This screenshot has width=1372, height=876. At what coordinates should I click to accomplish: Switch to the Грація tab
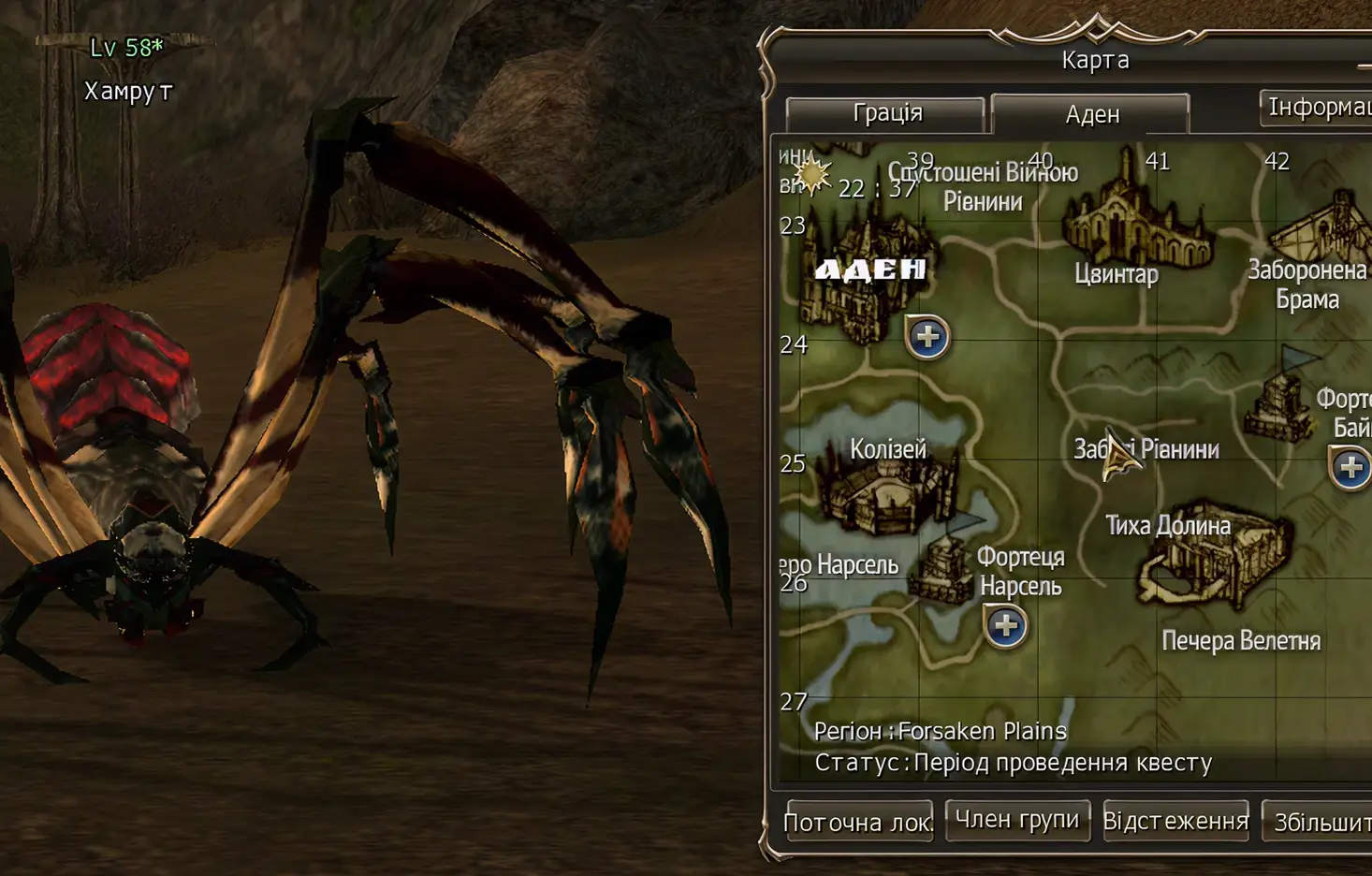click(887, 113)
